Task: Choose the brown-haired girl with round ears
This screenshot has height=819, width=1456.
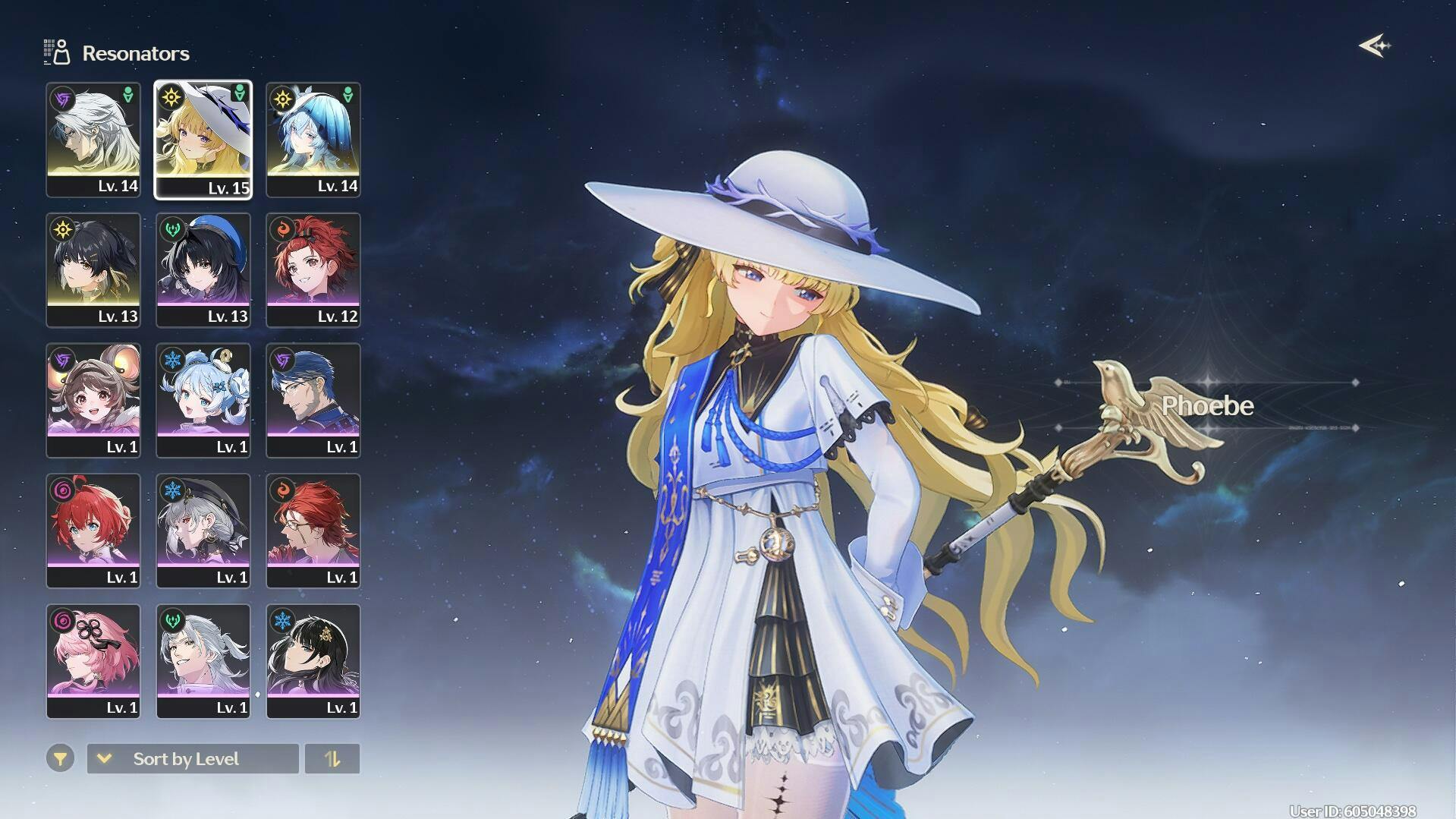Action: click(x=93, y=401)
